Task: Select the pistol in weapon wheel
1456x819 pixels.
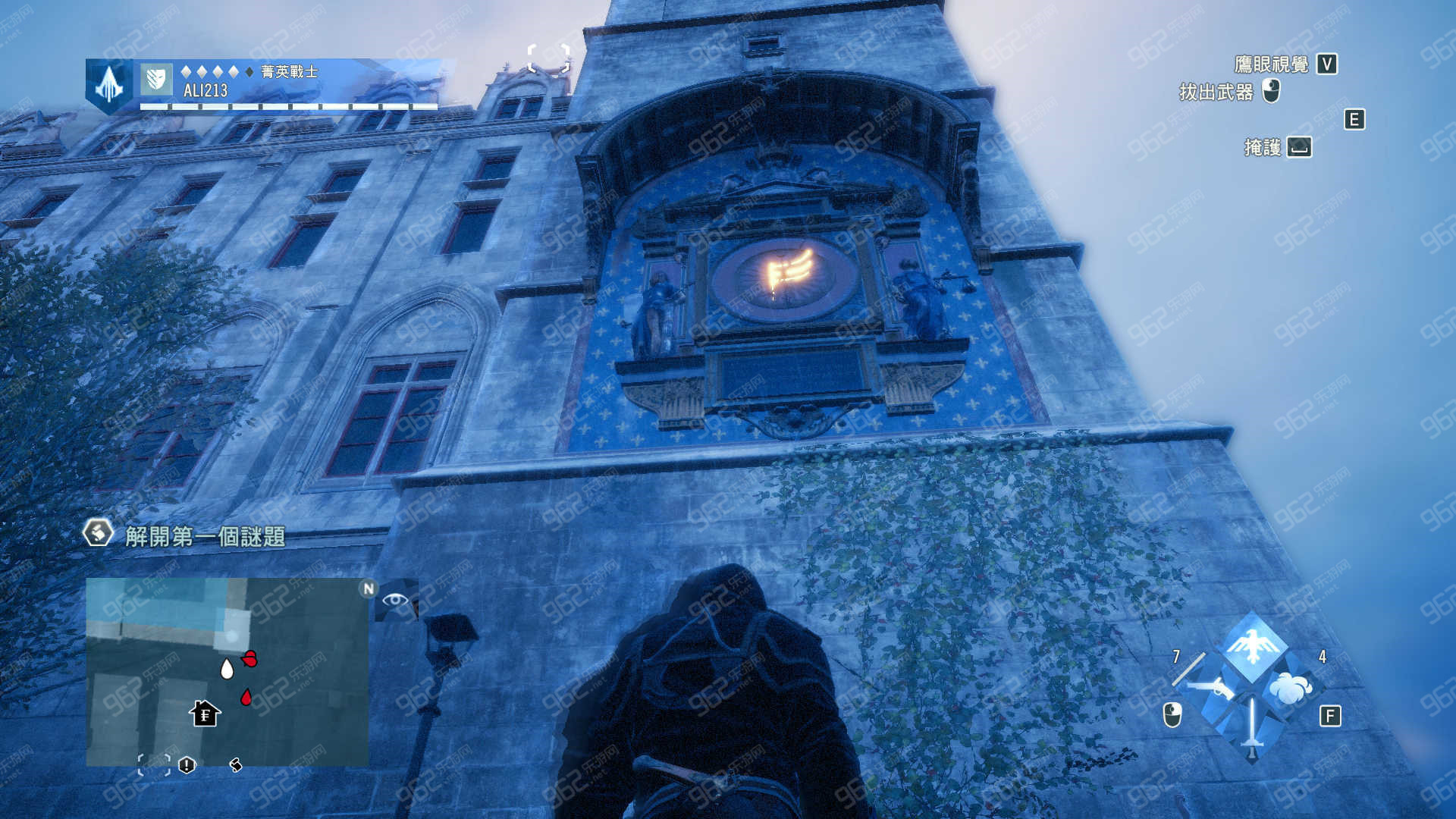Action: pos(1213,689)
